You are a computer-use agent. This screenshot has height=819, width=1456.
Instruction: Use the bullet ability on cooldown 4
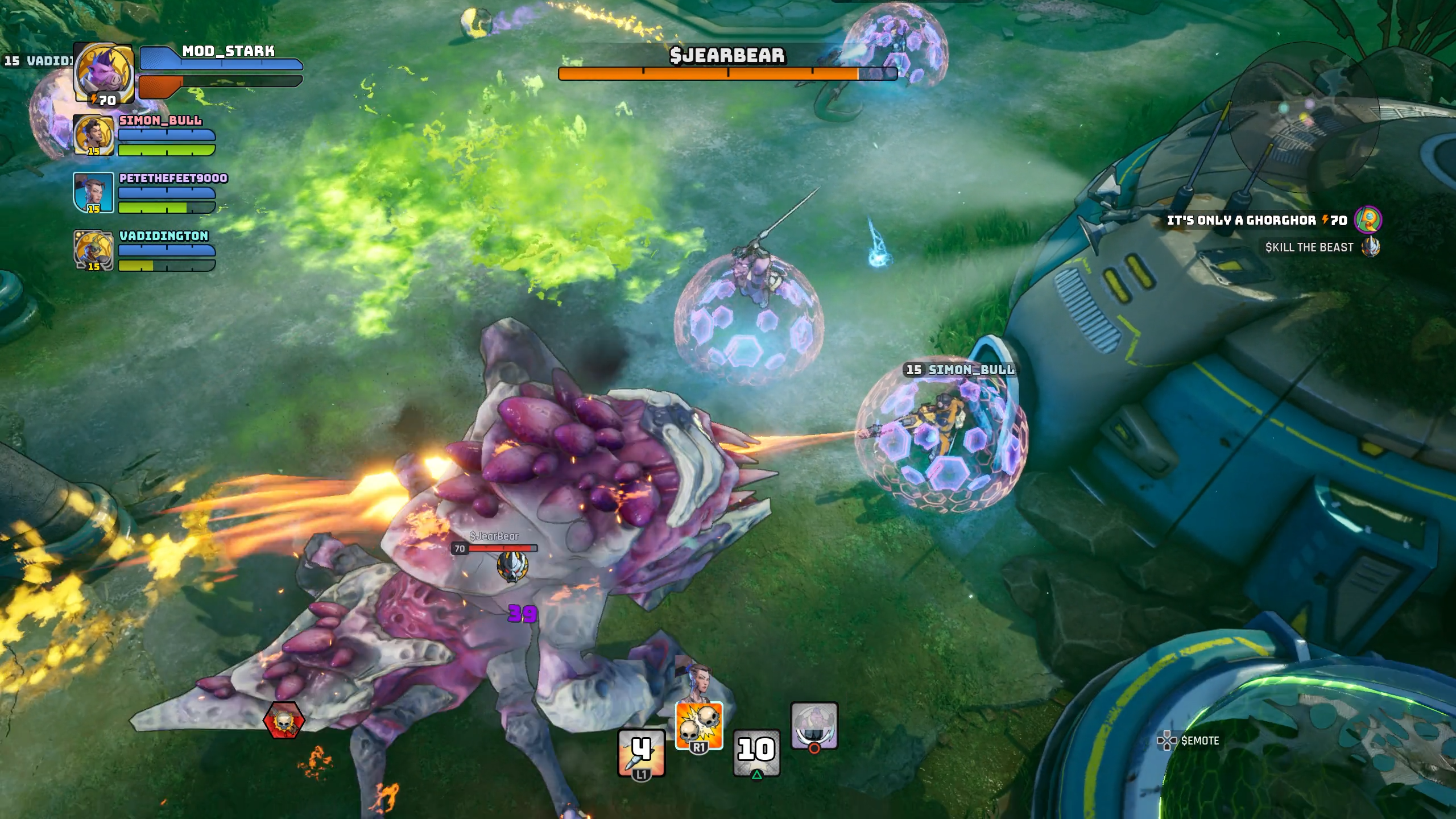tap(642, 752)
